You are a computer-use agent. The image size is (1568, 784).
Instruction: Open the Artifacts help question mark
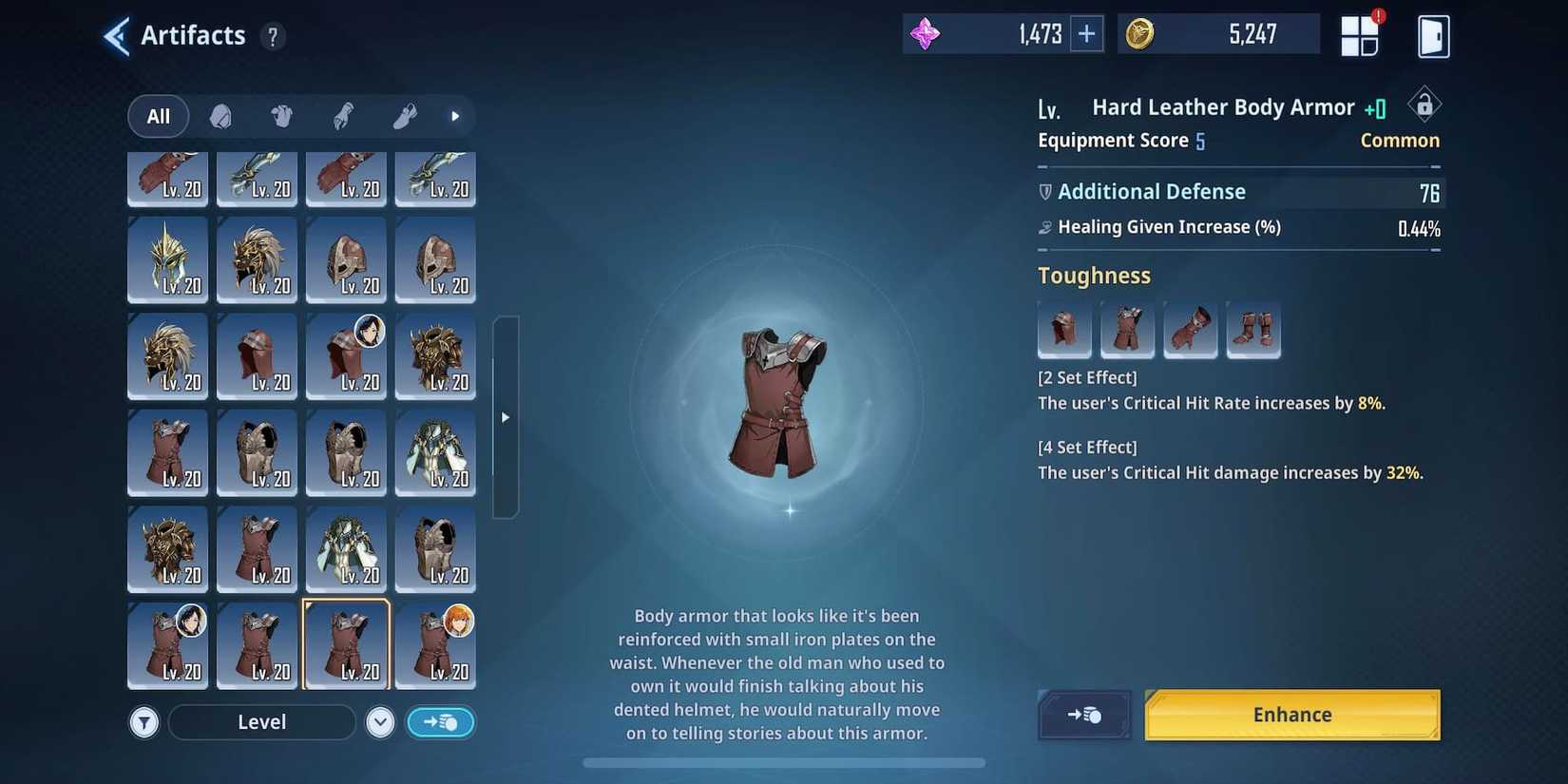[x=274, y=36]
